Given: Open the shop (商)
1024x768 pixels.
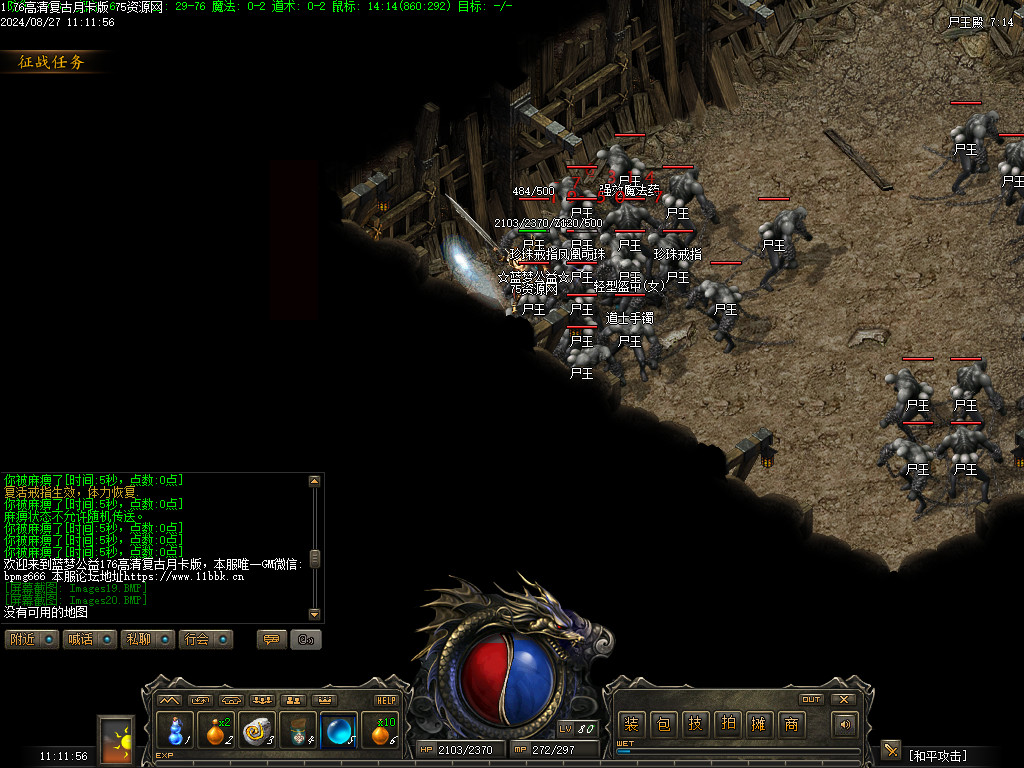Looking at the screenshot, I should (x=791, y=725).
